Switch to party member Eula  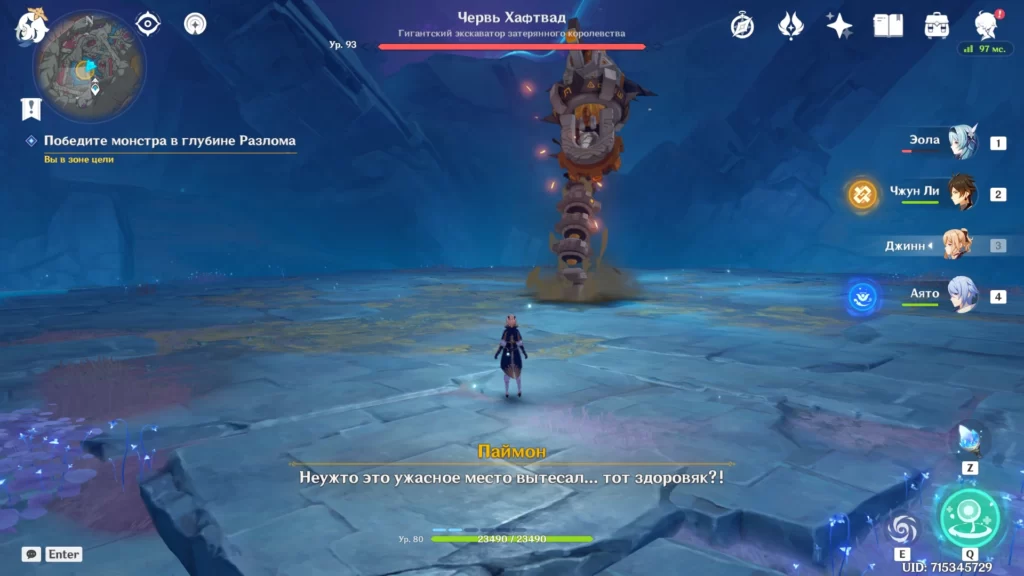(x=964, y=143)
